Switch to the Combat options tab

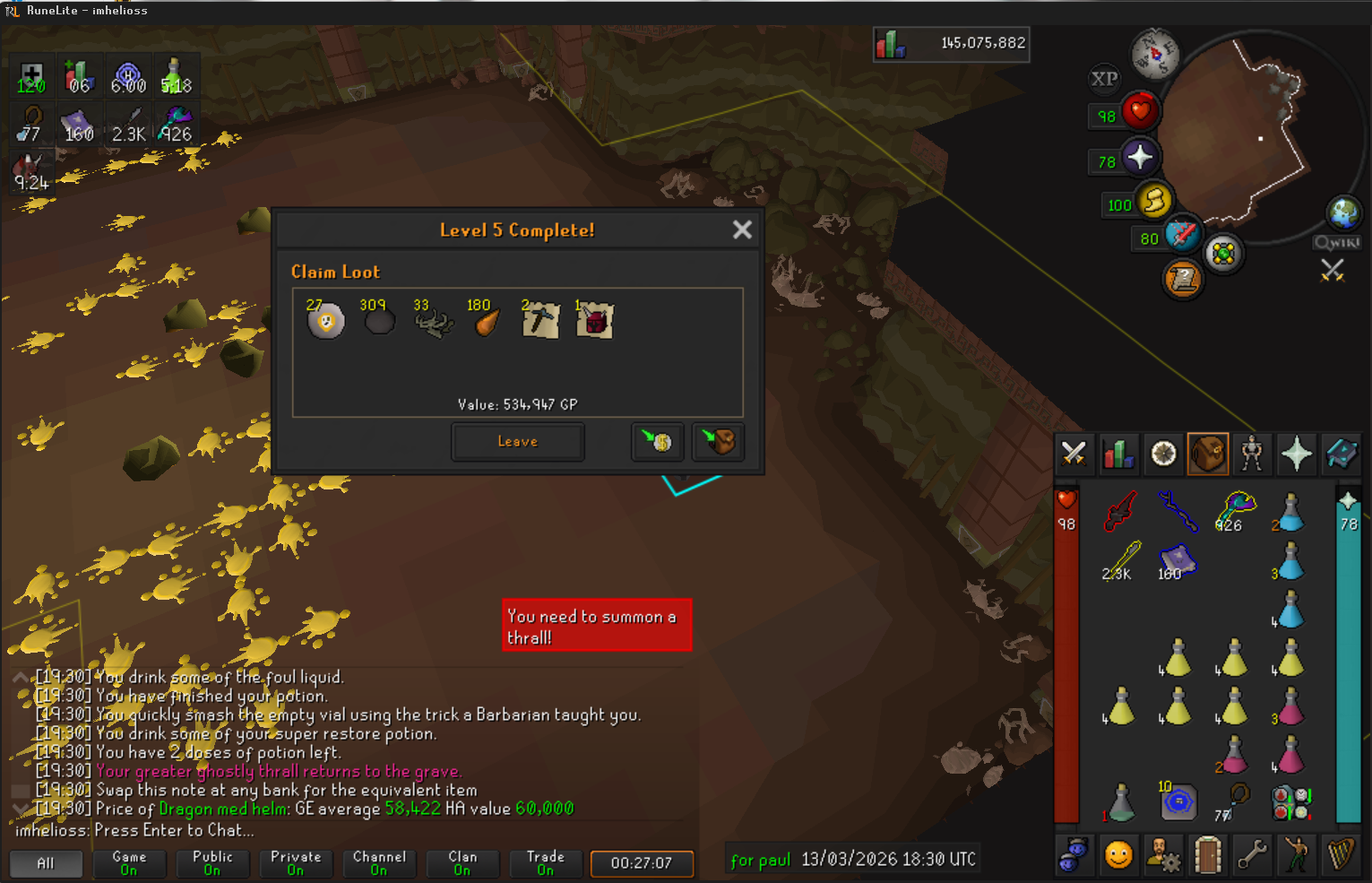point(1074,454)
